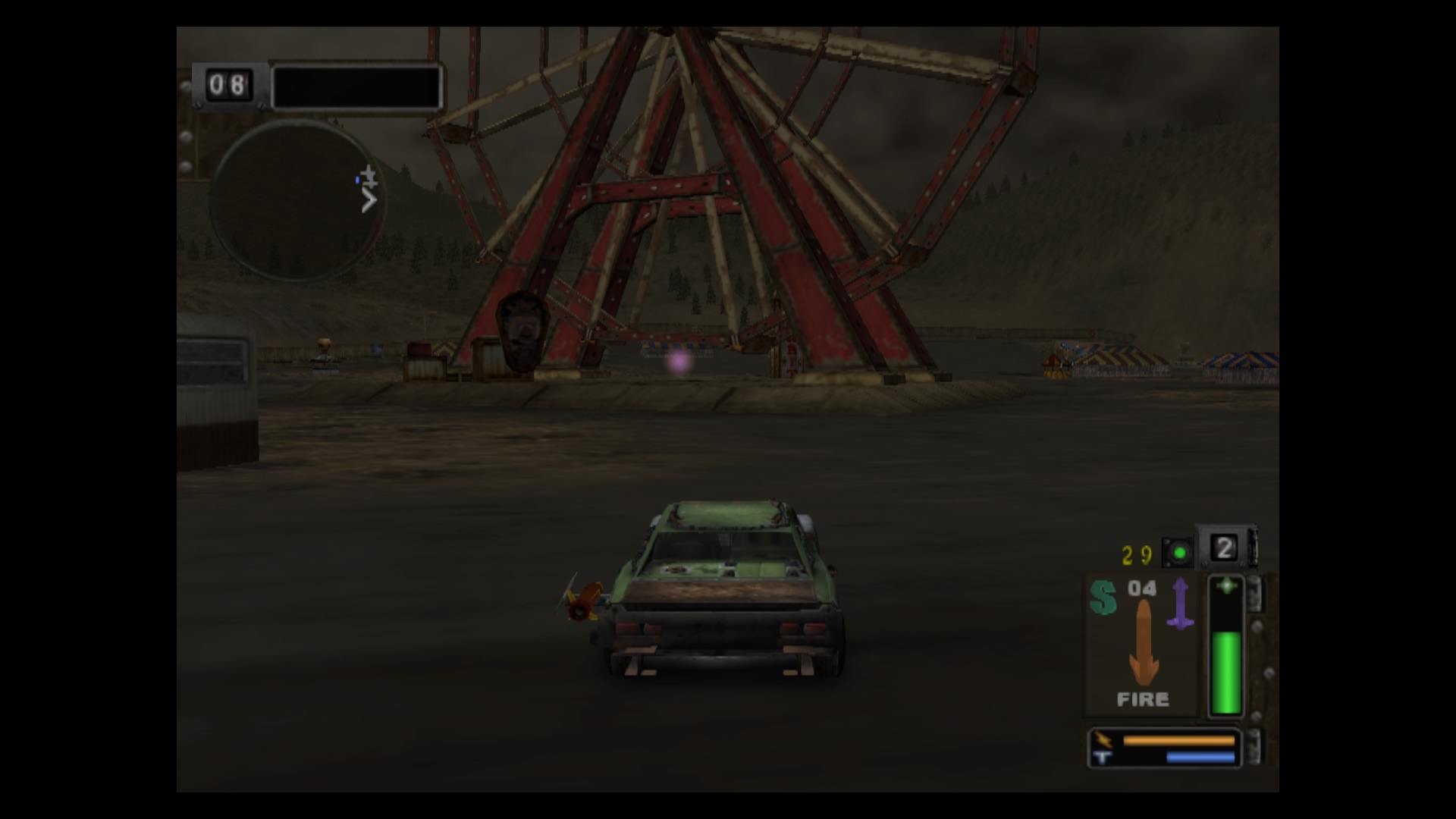Viewport: 1456px width, 819px height.
Task: Click the enemy counter showing 08
Action: (226, 83)
